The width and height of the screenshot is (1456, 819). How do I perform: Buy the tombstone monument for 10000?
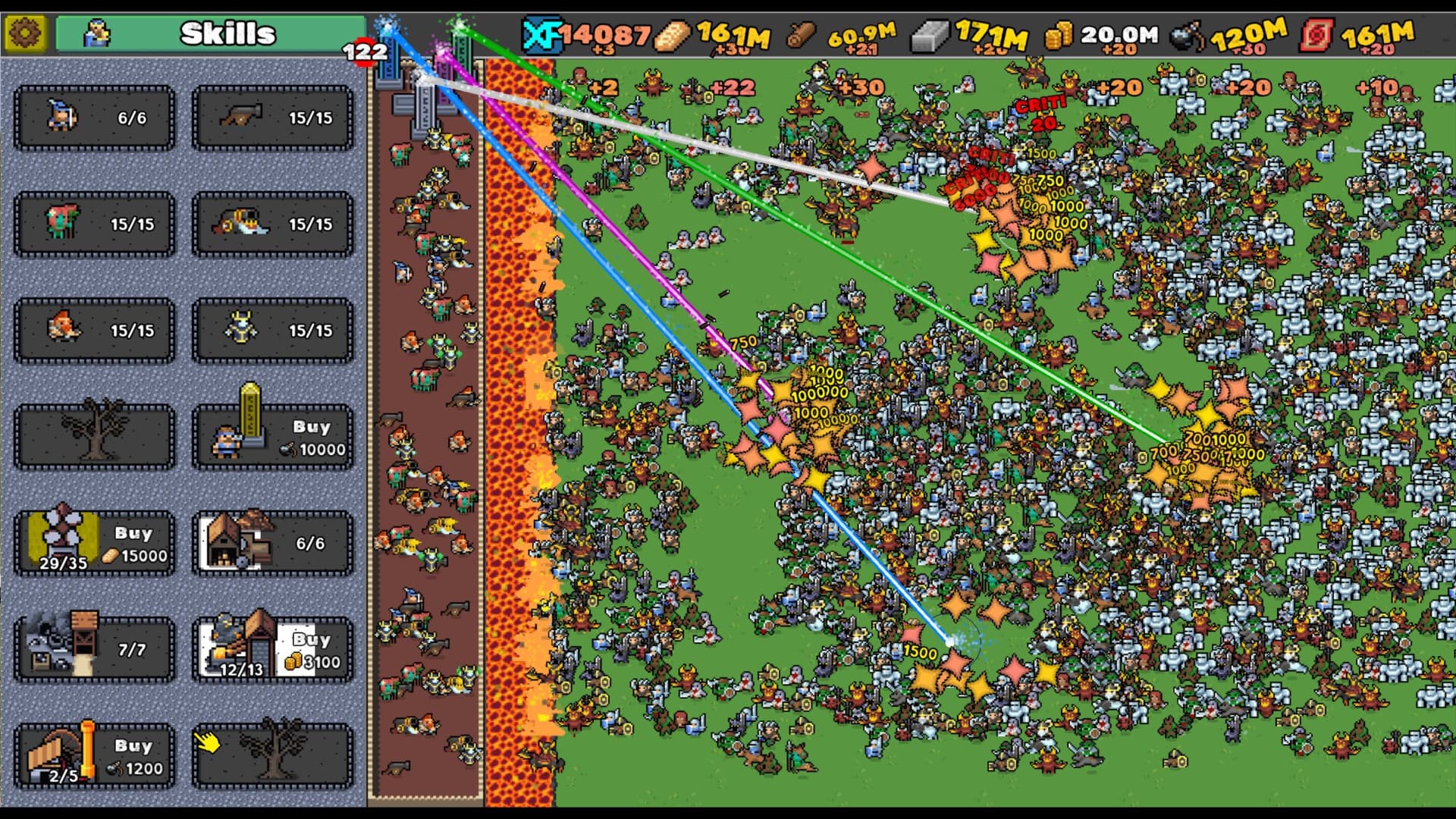[x=271, y=438]
